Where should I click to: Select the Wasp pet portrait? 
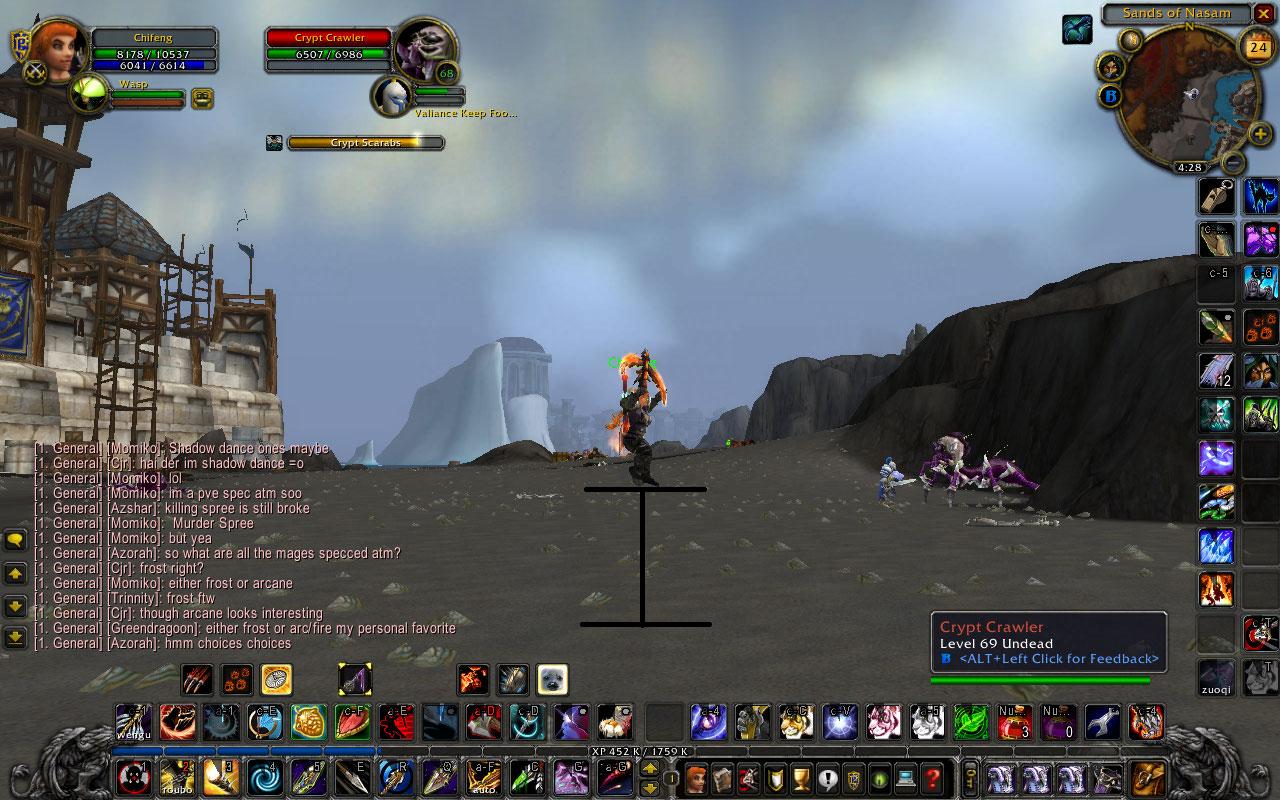[90, 96]
